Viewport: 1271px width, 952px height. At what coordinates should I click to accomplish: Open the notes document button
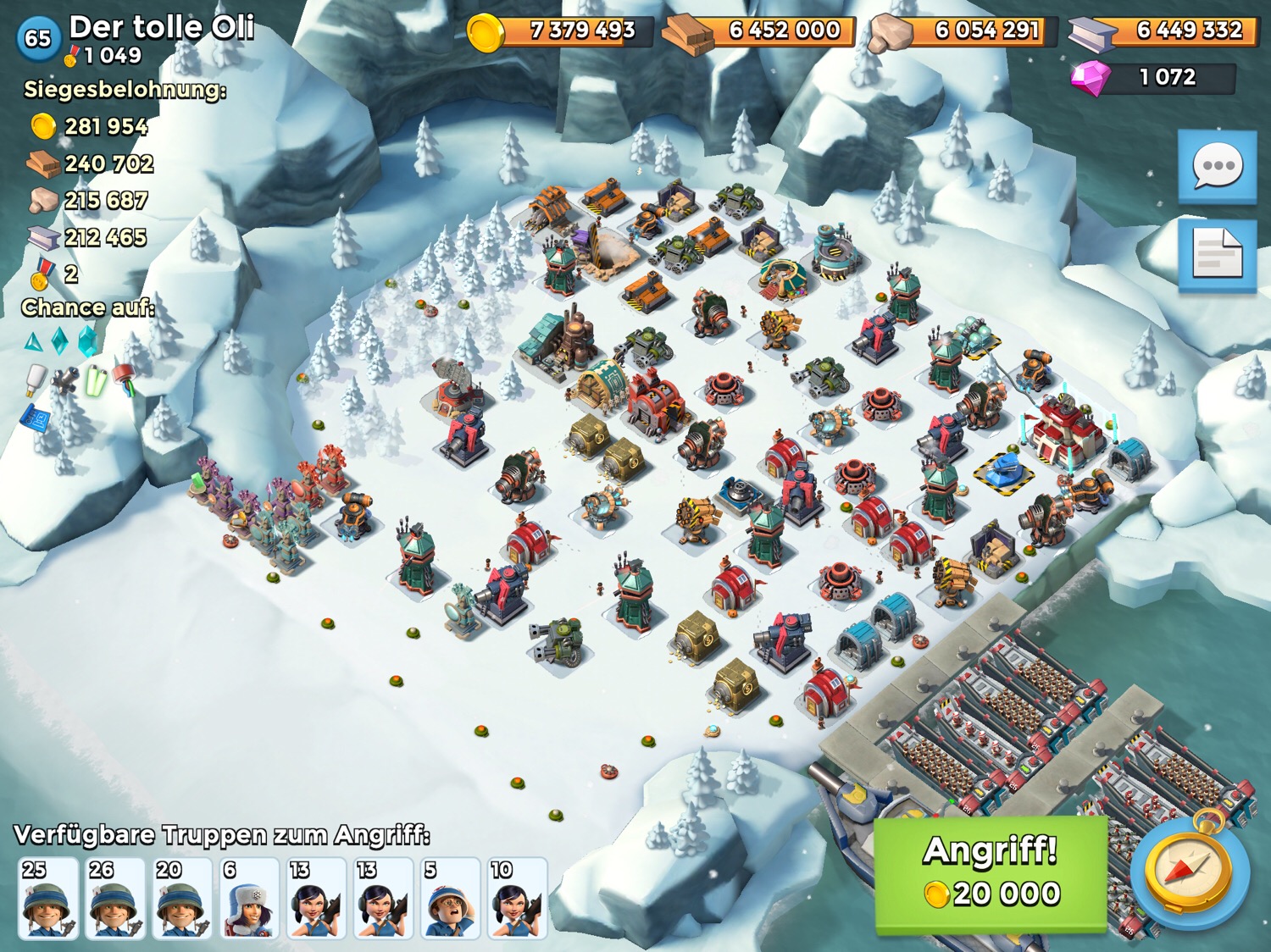pos(1217,254)
